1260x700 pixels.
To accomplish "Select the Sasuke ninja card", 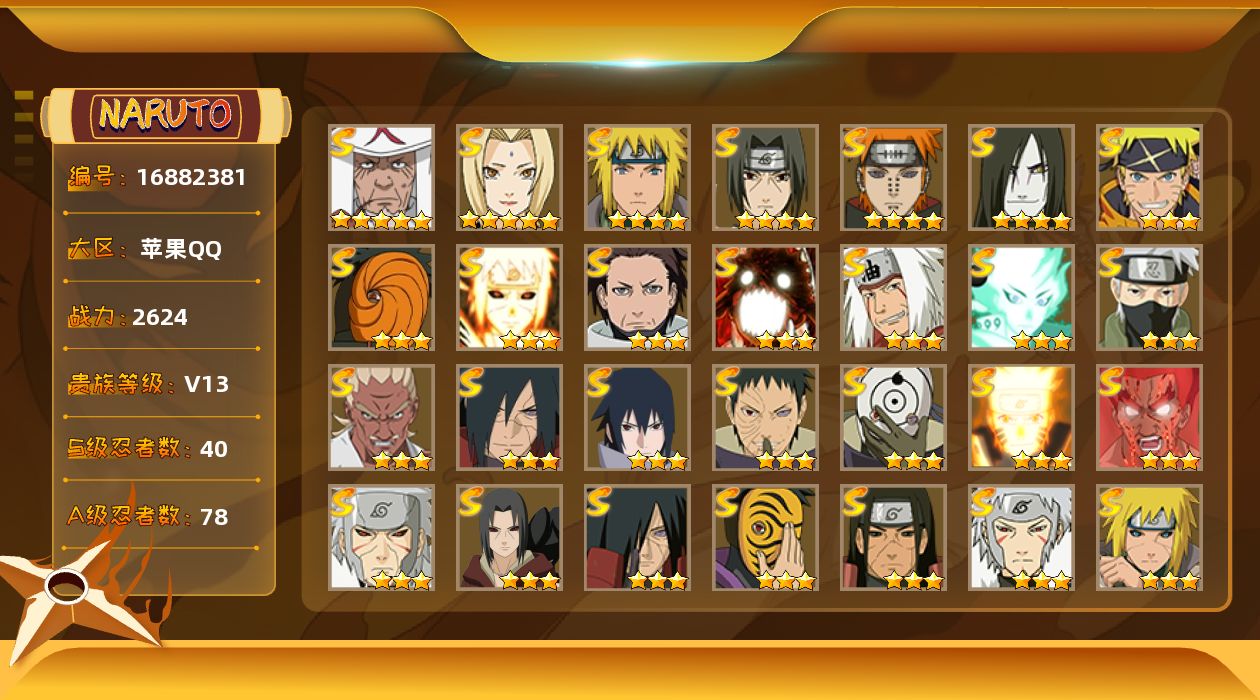I will (637, 418).
